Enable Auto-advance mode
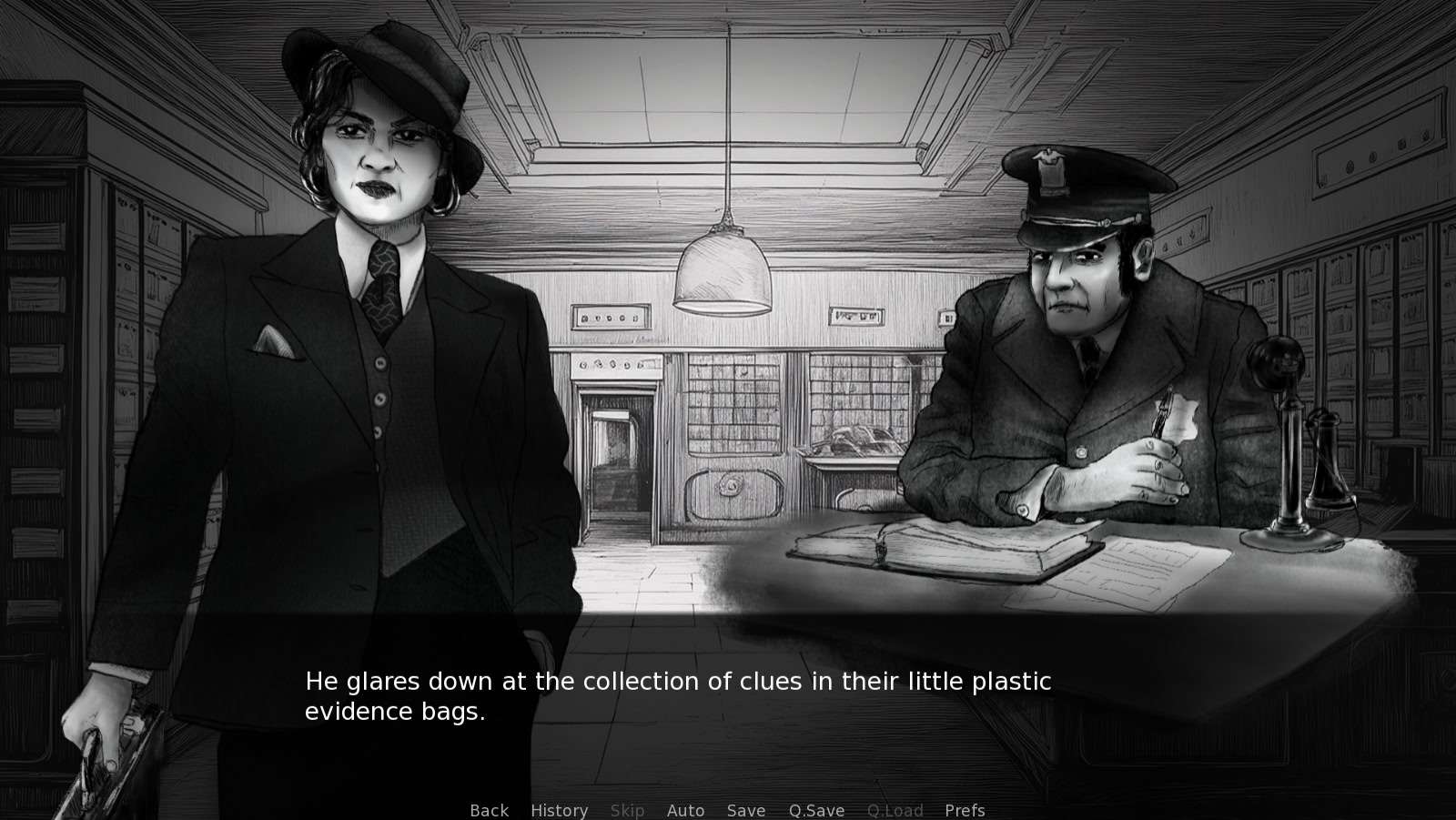 point(685,810)
